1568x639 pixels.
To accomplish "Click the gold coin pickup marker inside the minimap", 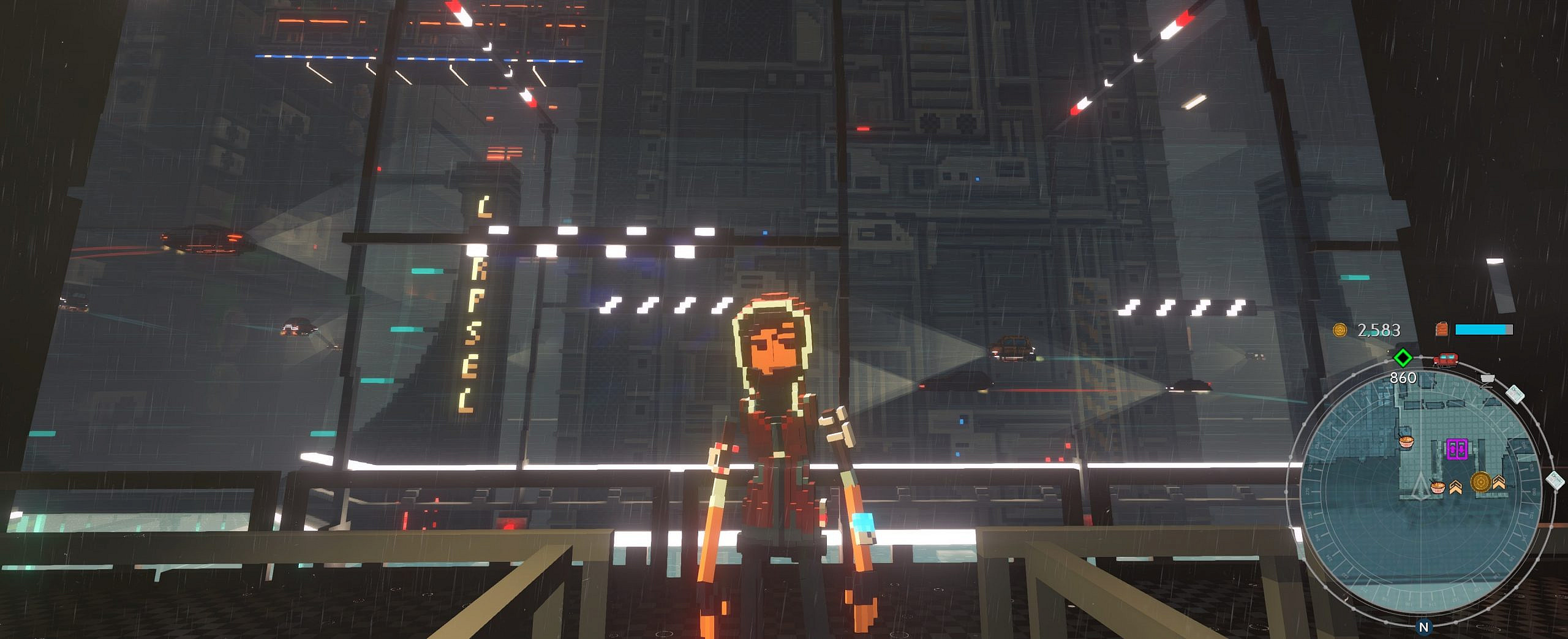I will pos(1480,481).
